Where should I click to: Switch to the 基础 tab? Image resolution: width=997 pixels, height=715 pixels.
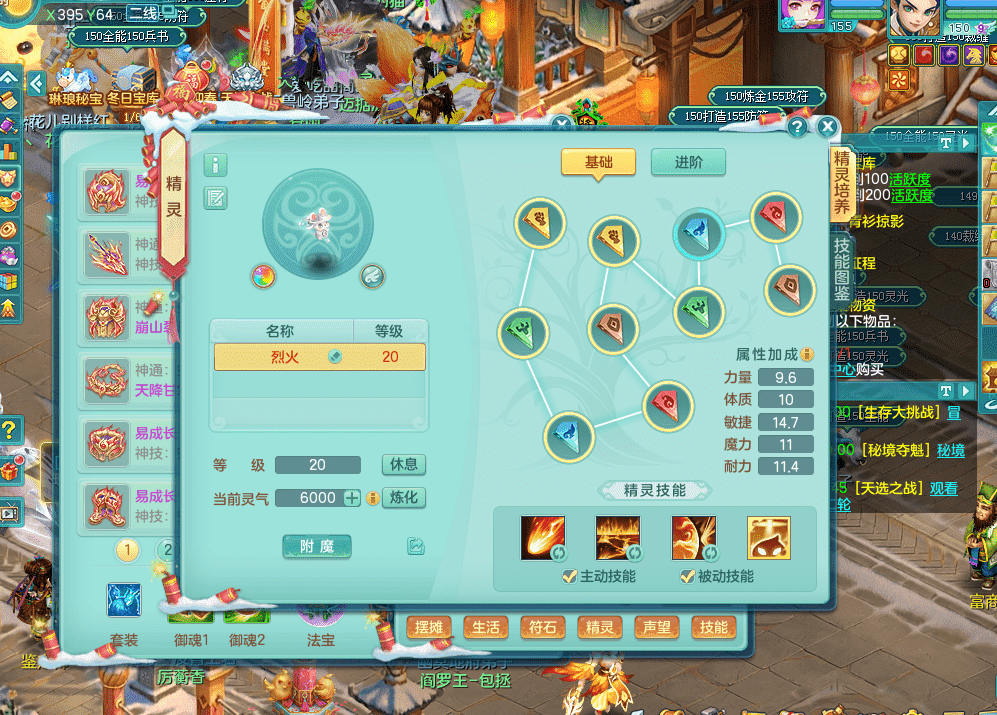click(x=598, y=163)
